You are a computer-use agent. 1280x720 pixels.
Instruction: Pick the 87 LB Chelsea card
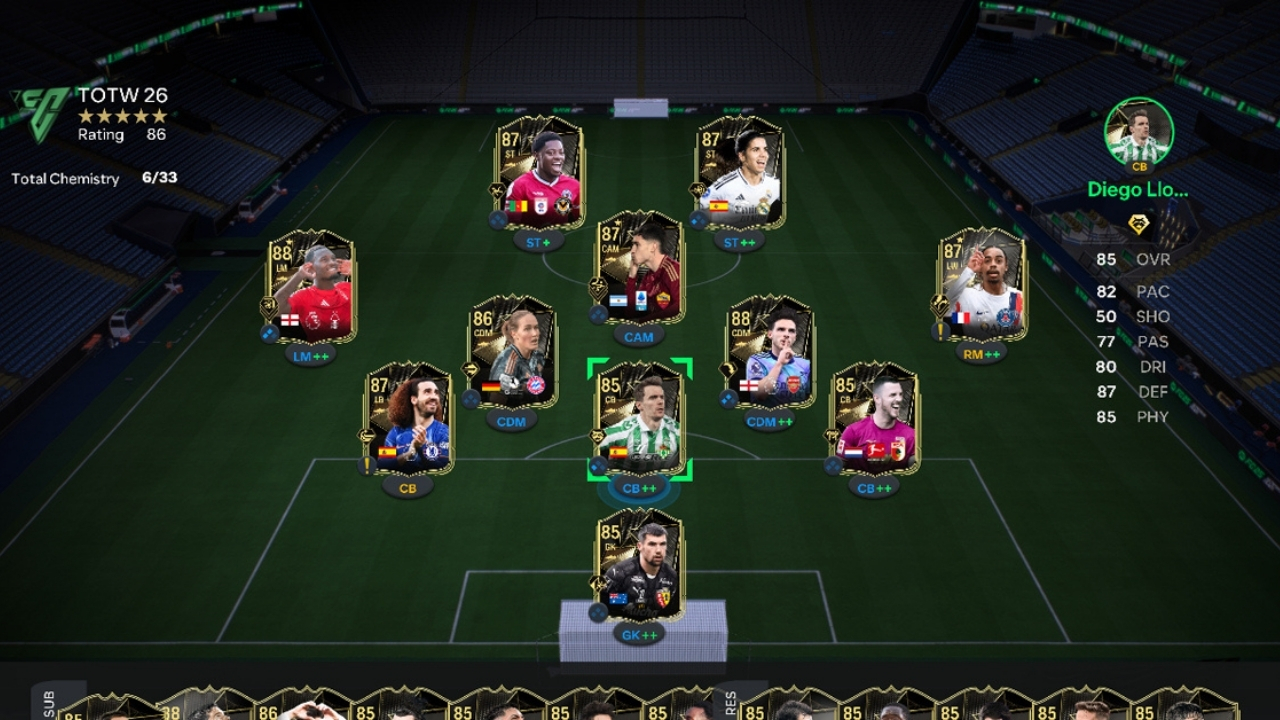click(x=408, y=418)
